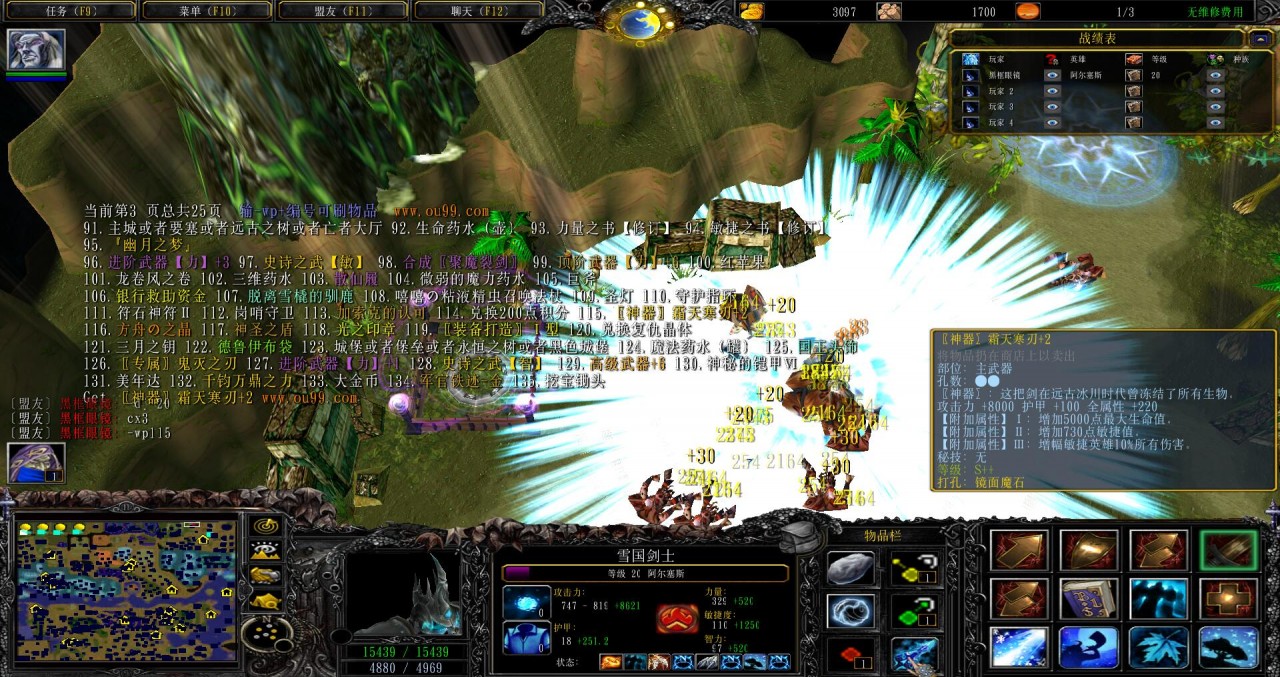Select the frost sword inventory item
Image resolution: width=1280 pixels, height=677 pixels.
[x=911, y=654]
